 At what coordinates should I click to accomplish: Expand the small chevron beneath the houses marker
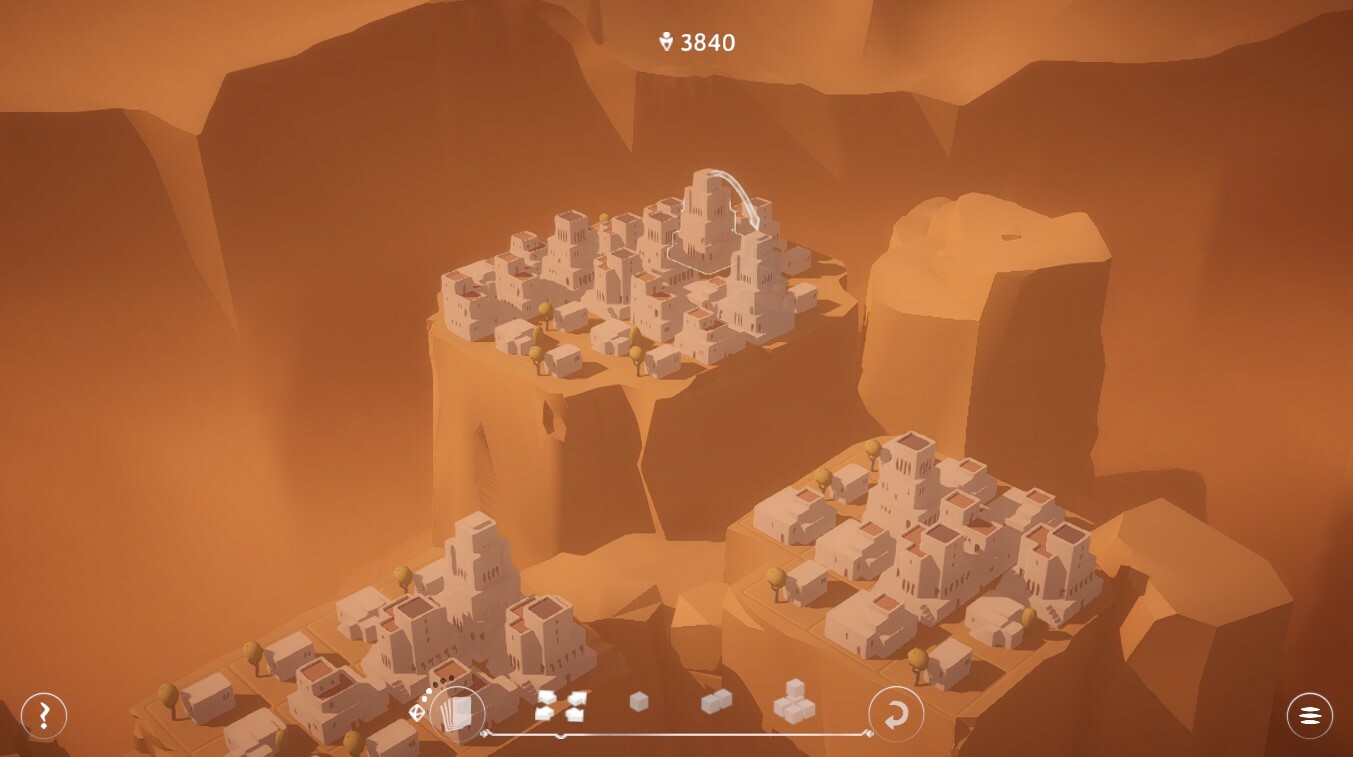pos(560,735)
